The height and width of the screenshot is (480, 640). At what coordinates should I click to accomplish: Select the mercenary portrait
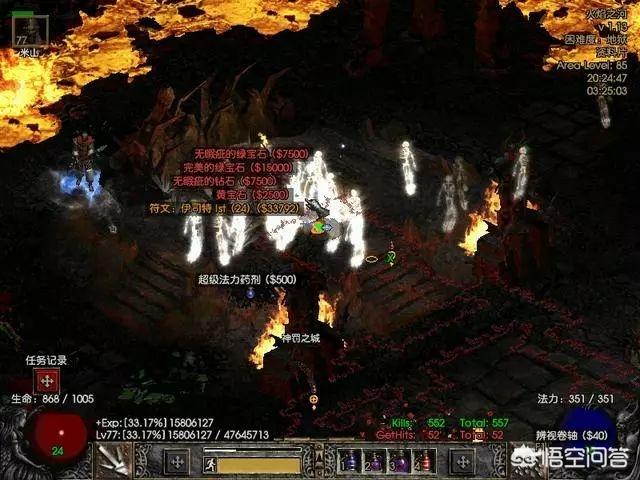(x=26, y=29)
